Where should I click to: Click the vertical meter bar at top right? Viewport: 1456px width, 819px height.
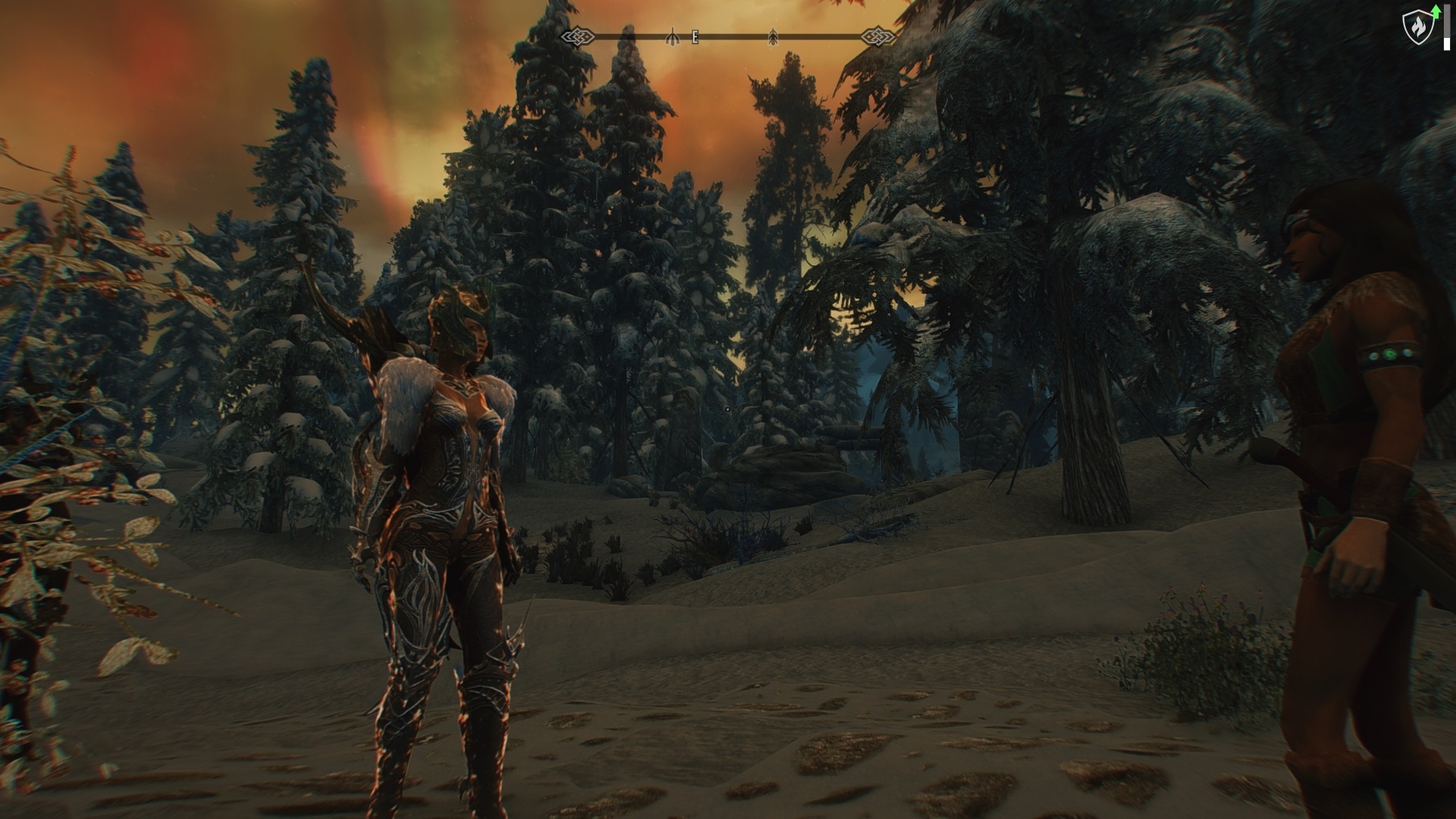point(1447,27)
